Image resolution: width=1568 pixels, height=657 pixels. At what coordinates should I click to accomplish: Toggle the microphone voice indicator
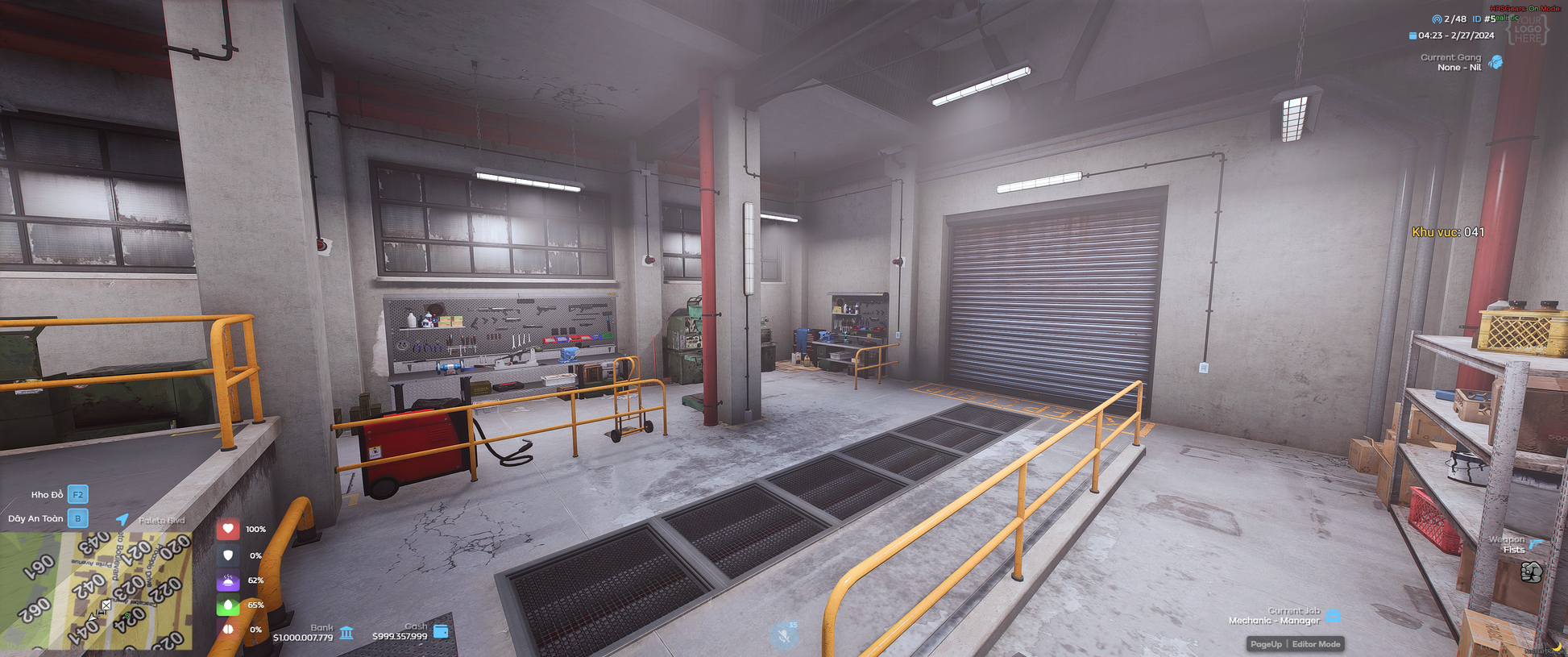pos(783,636)
